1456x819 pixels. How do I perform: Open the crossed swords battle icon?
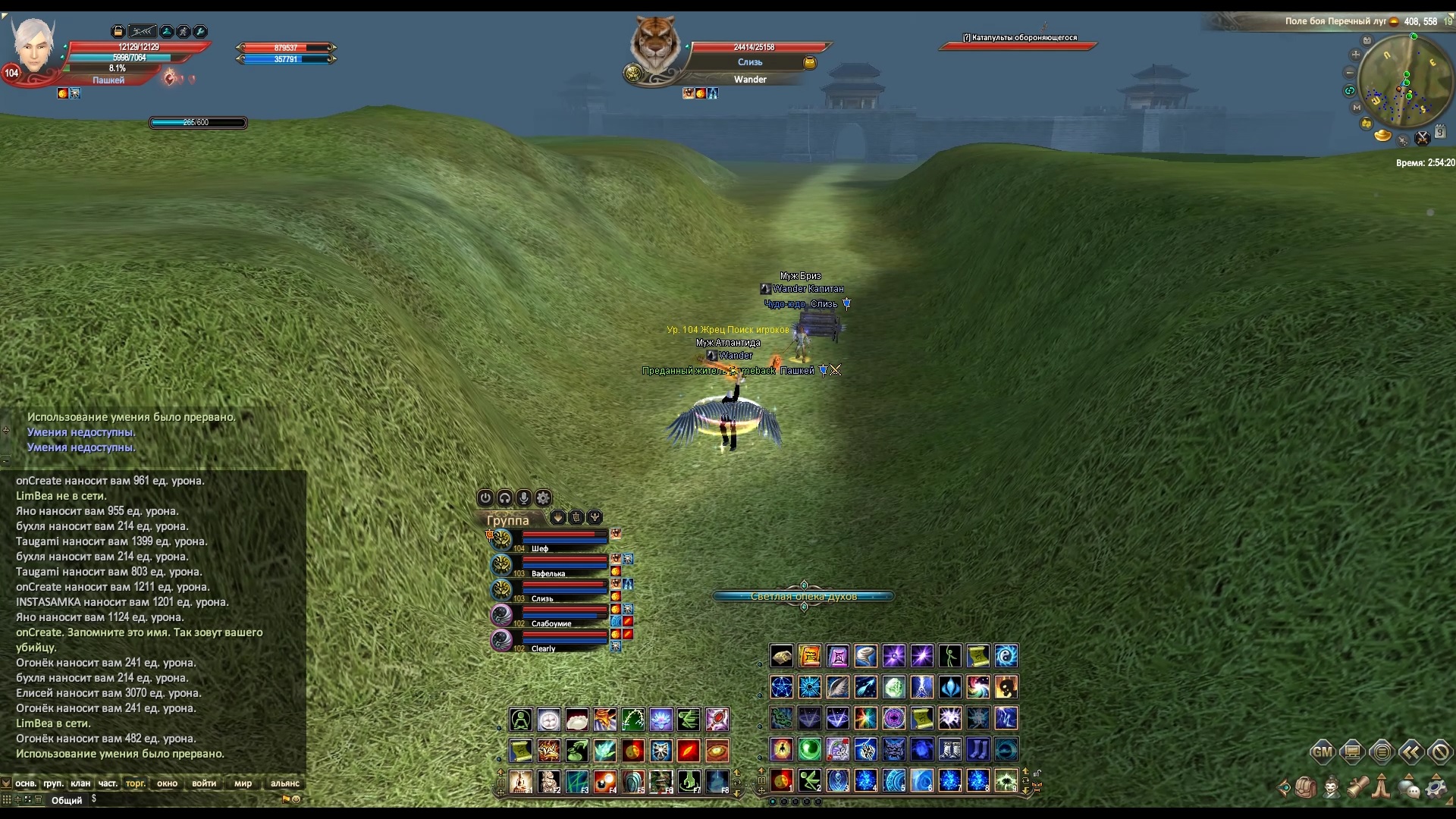point(1423,138)
